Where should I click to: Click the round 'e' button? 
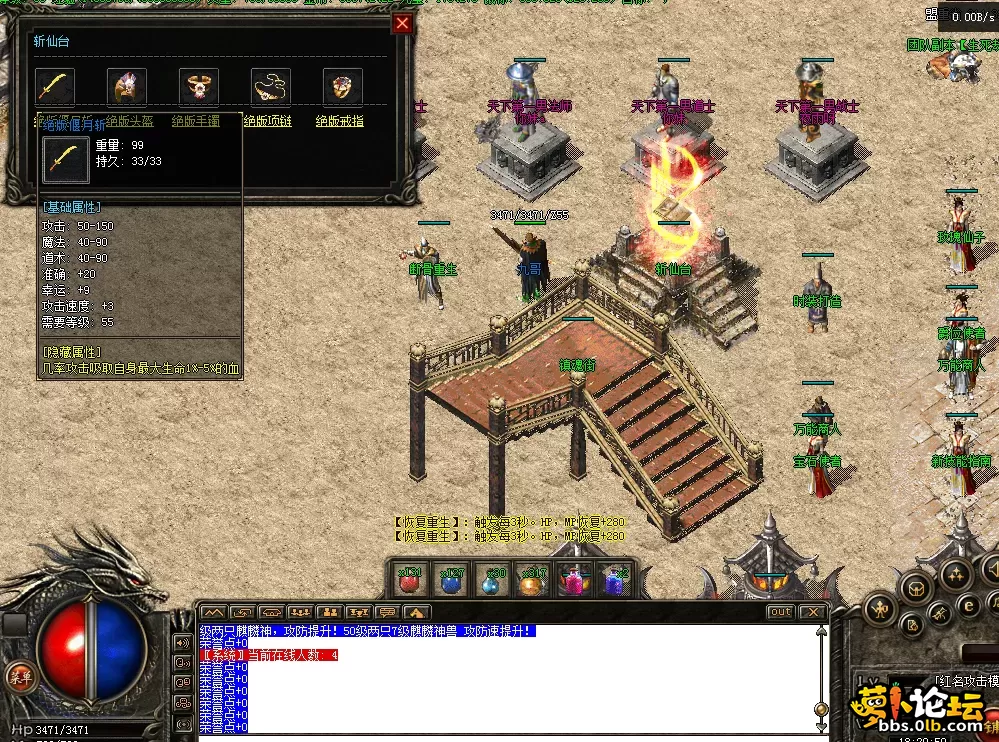pyautogui.click(x=968, y=605)
